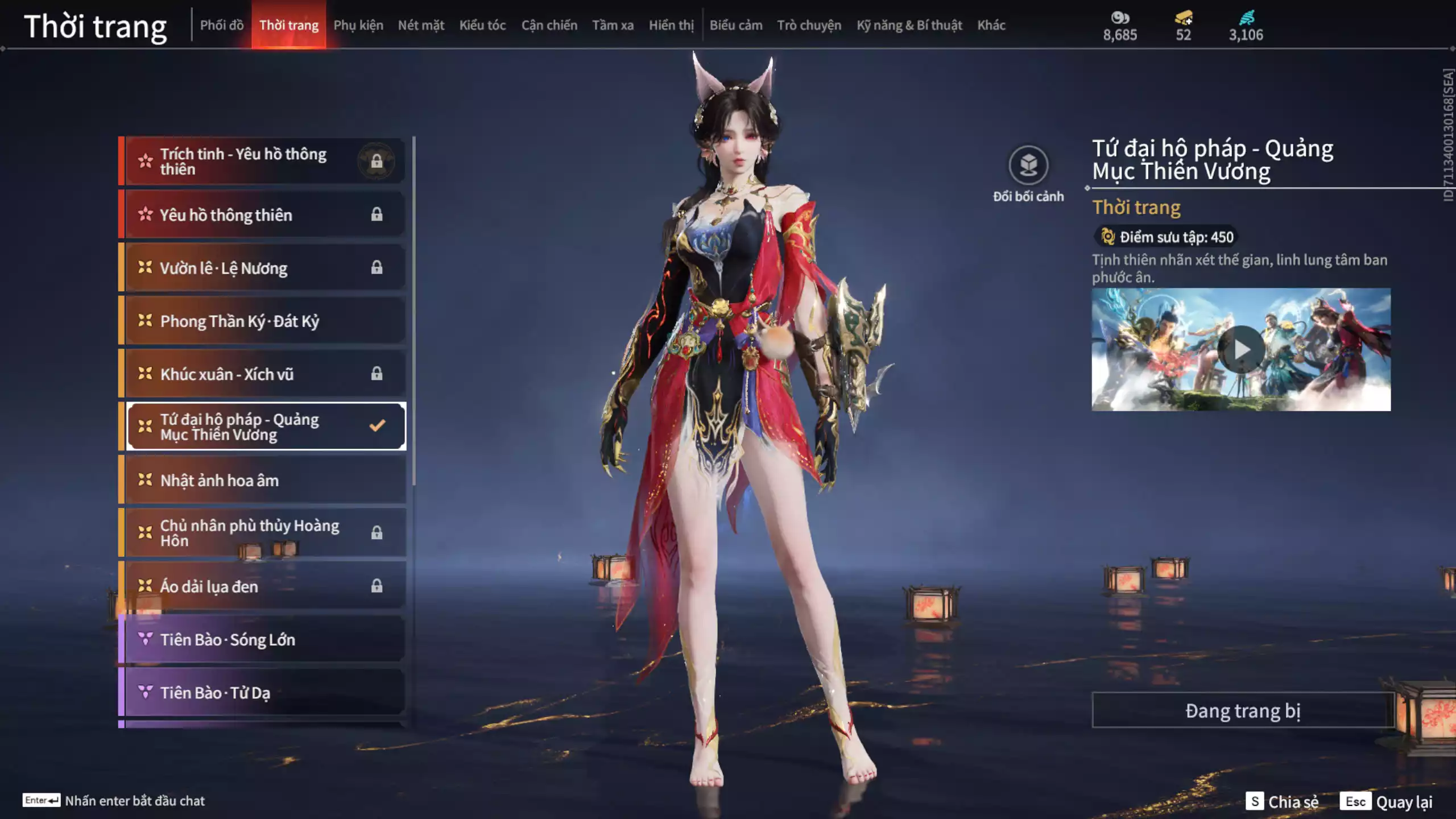The width and height of the screenshot is (1456, 819).
Task: Go to the Cận chiến tab
Action: pos(549,26)
